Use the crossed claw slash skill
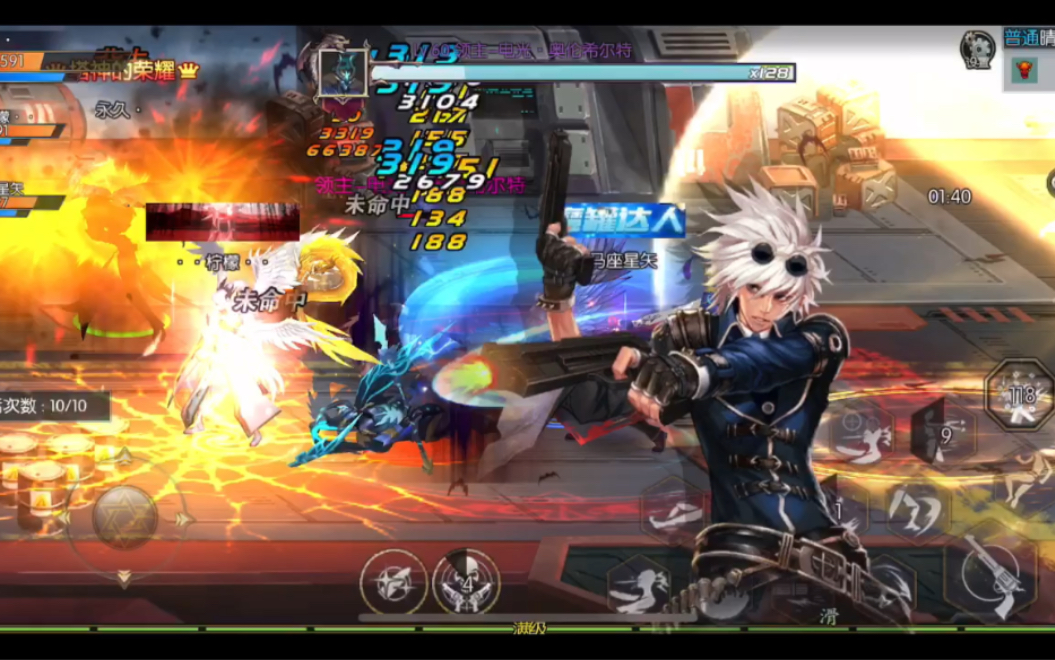 tap(917, 510)
